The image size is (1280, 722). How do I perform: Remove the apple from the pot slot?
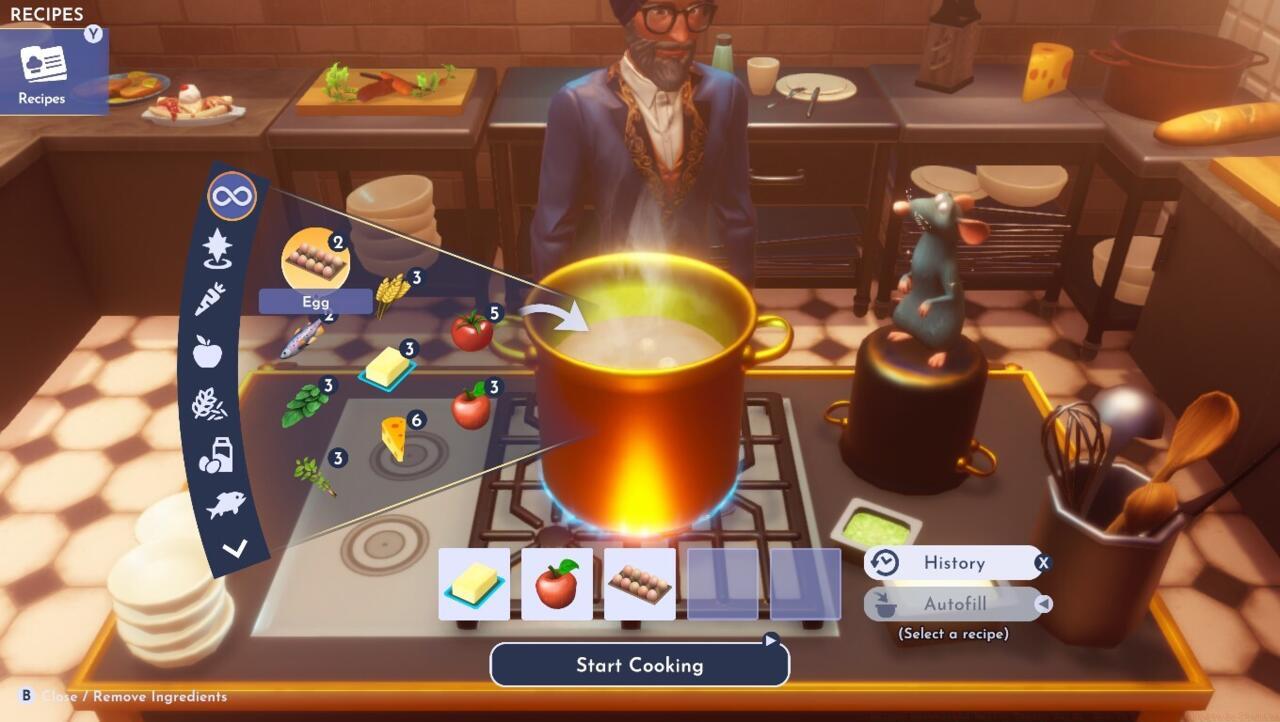coord(557,584)
